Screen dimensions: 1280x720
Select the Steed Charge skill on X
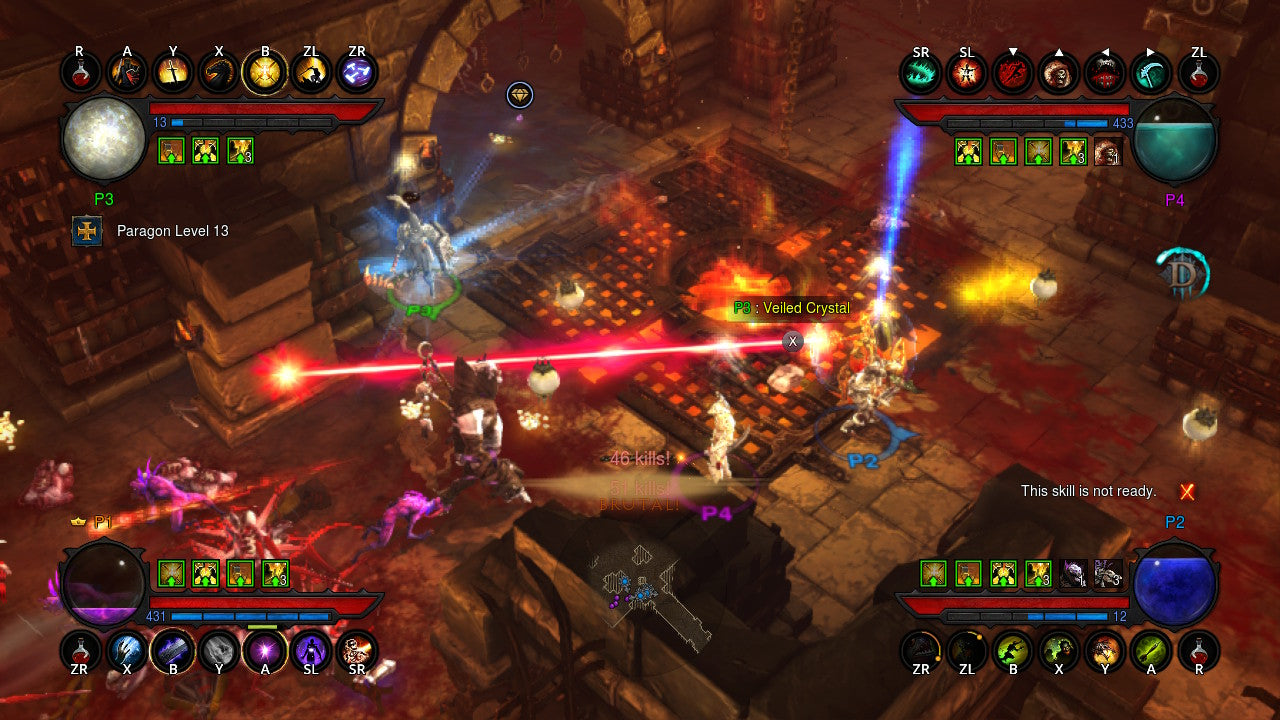[x=219, y=72]
